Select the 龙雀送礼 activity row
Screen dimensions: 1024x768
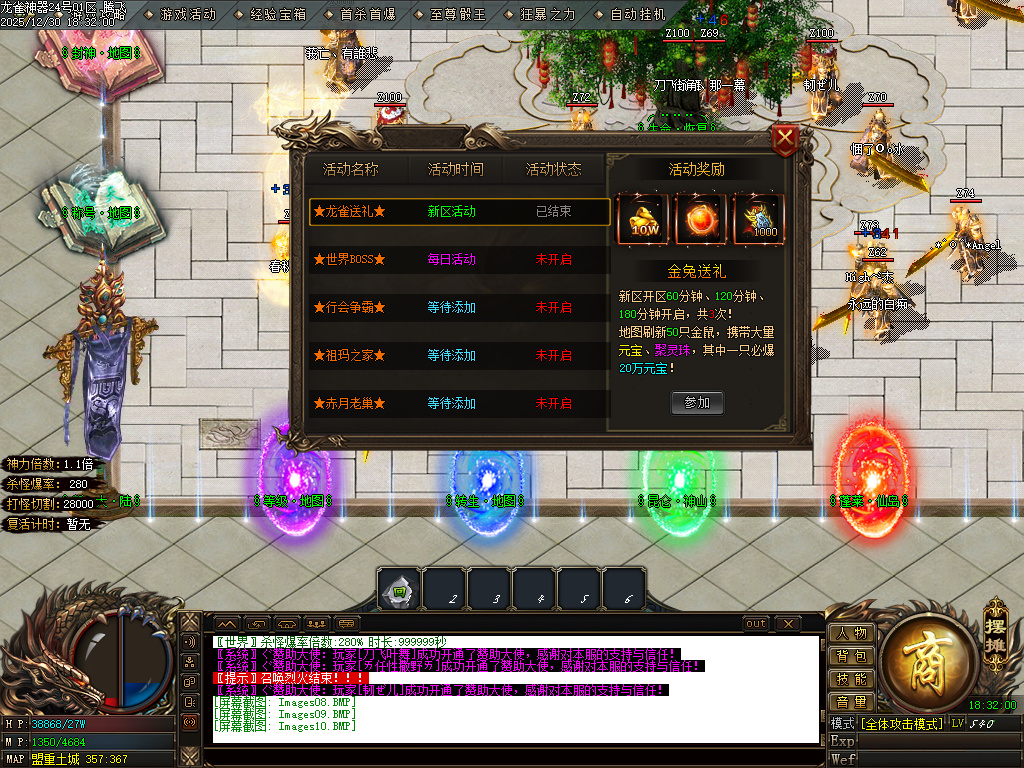tap(459, 212)
